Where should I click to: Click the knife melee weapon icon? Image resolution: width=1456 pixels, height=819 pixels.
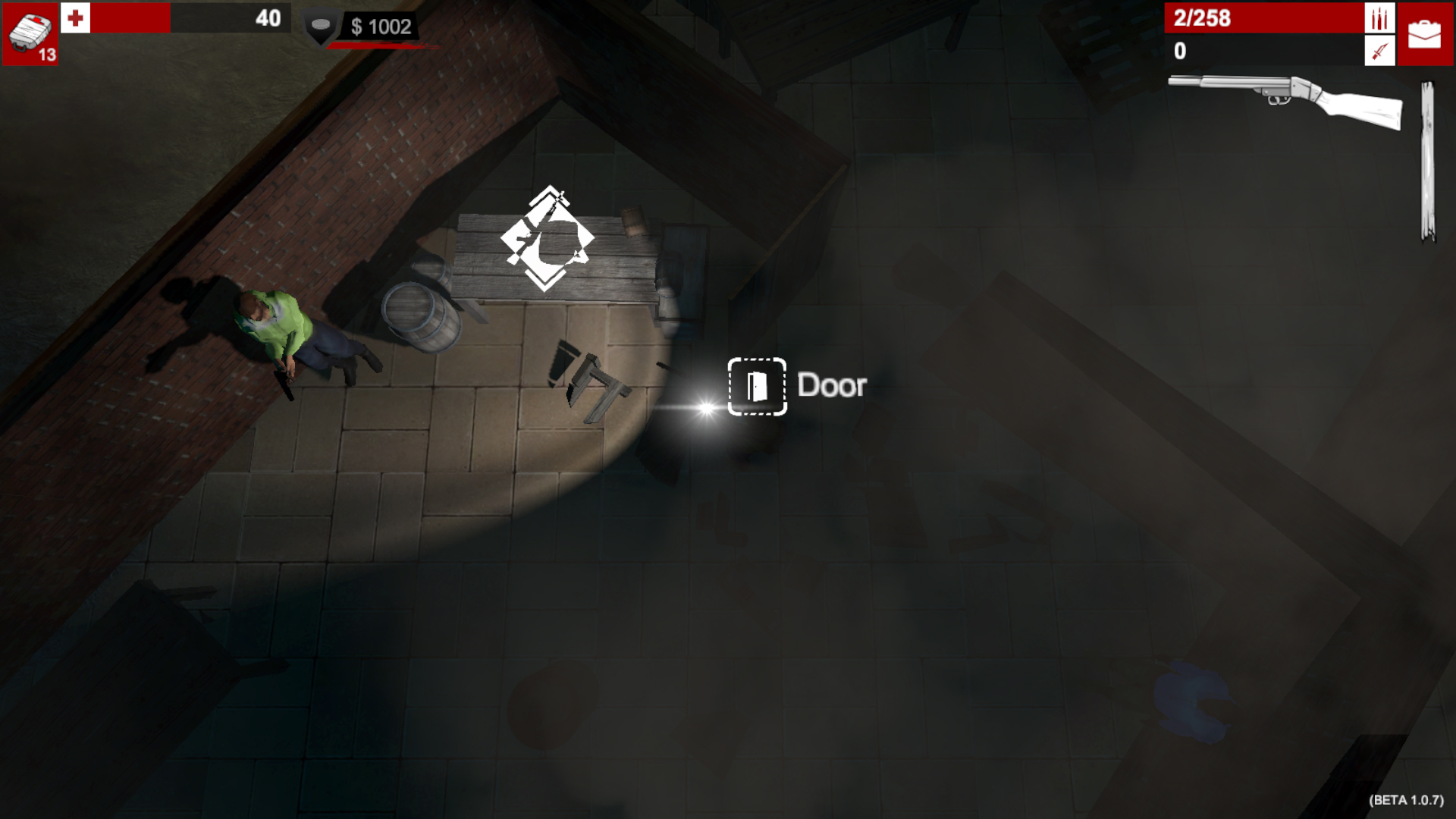pyautogui.click(x=1379, y=51)
